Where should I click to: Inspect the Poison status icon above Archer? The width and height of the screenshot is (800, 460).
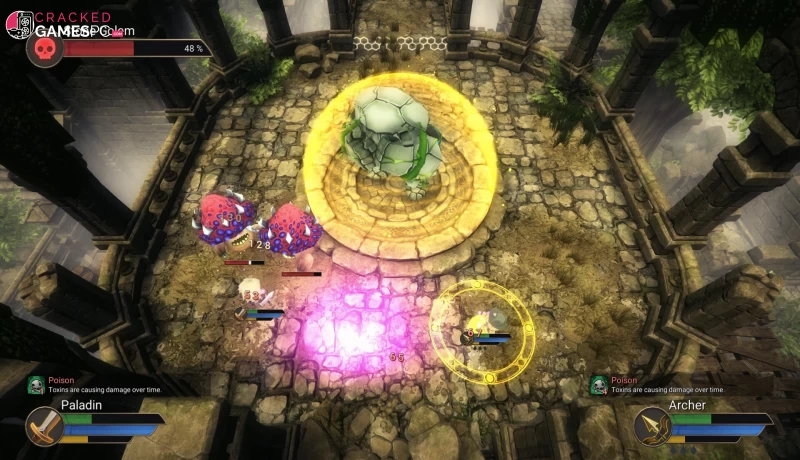[598, 385]
